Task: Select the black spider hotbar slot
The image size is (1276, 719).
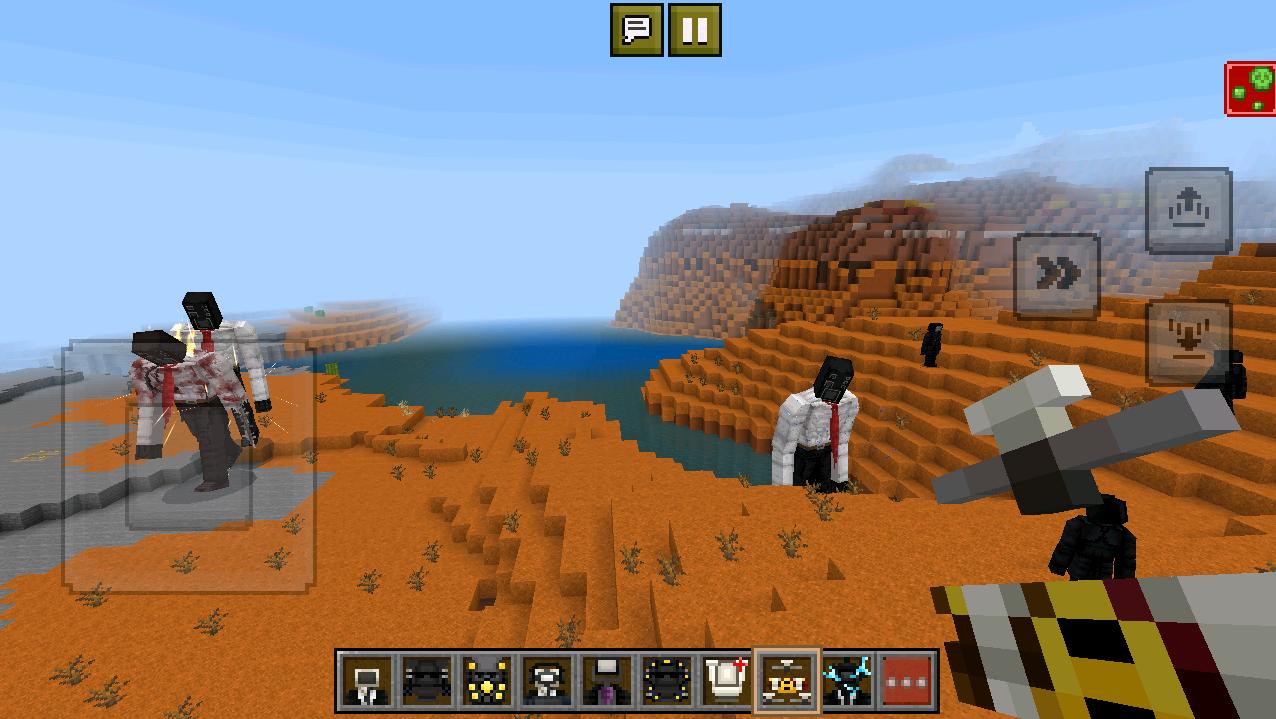Action: click(x=427, y=681)
